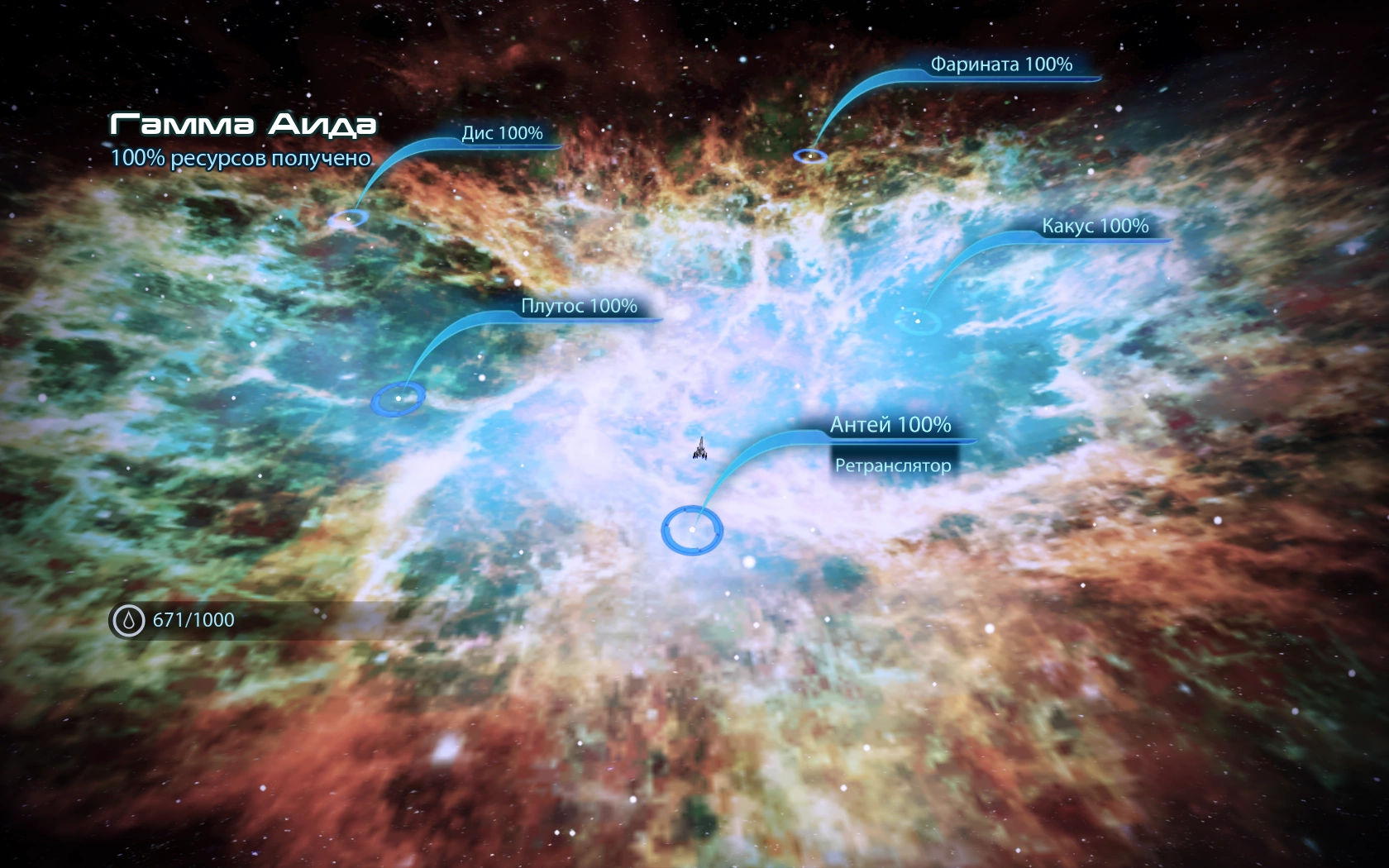Click the 100% ресурсов получено text

click(x=241, y=159)
